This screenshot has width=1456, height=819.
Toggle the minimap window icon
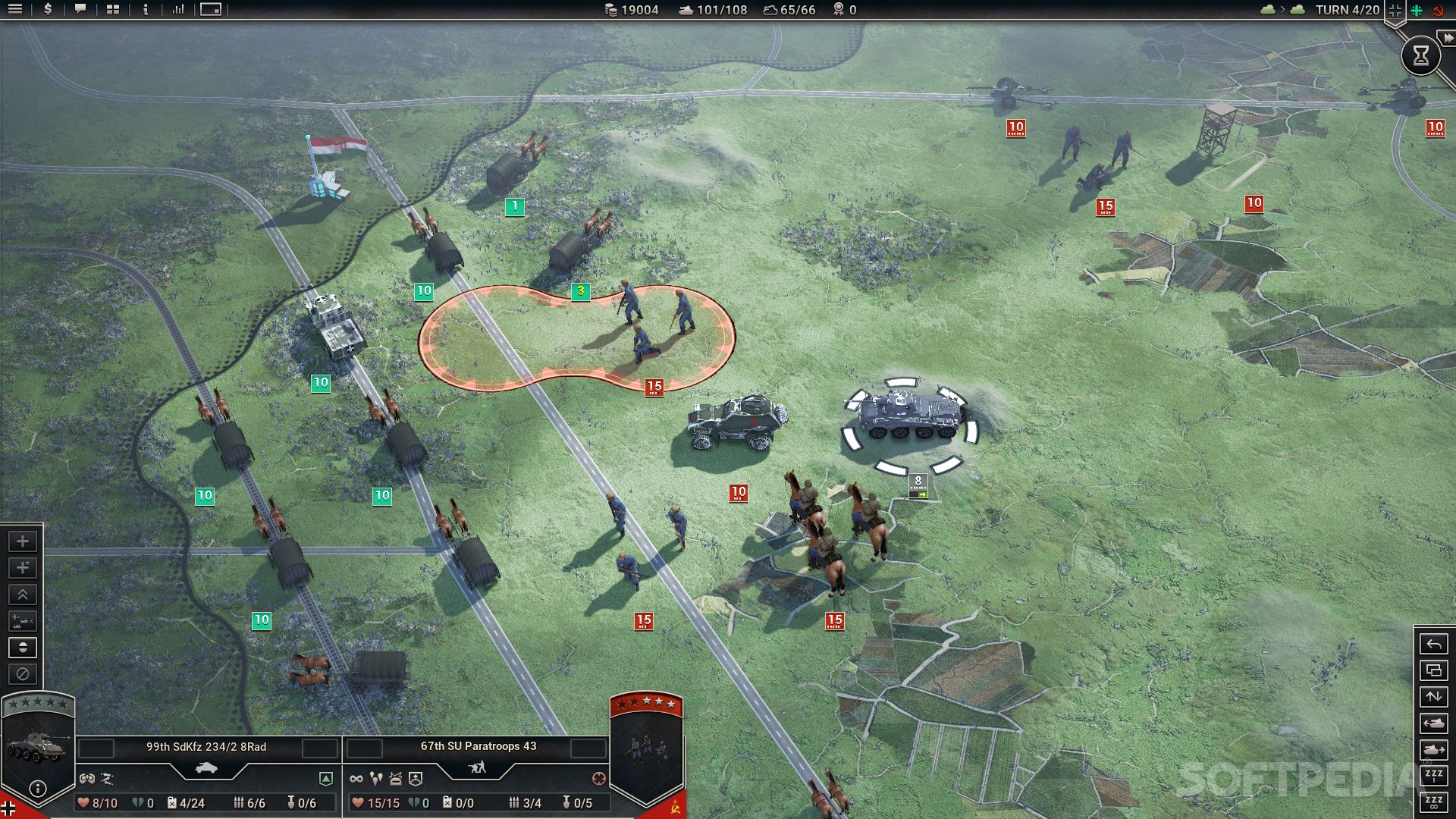(x=211, y=10)
